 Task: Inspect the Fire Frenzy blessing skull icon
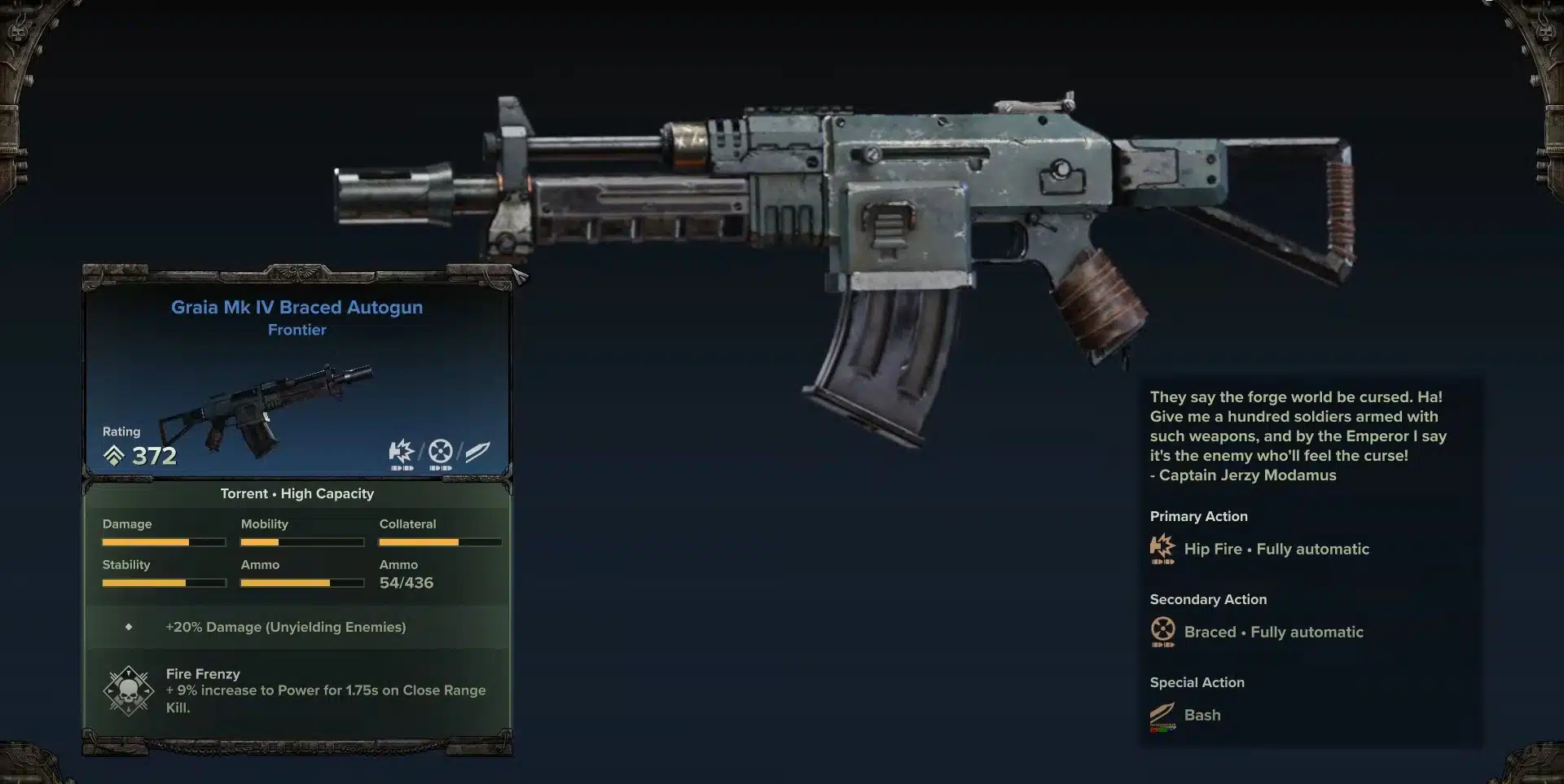[x=129, y=691]
